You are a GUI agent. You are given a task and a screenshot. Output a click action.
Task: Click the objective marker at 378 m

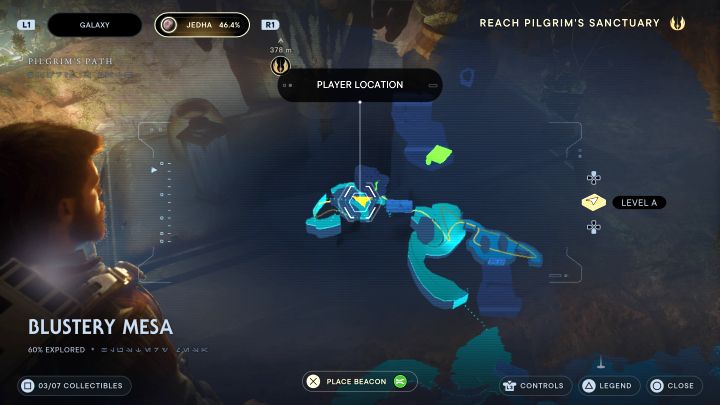tap(280, 66)
